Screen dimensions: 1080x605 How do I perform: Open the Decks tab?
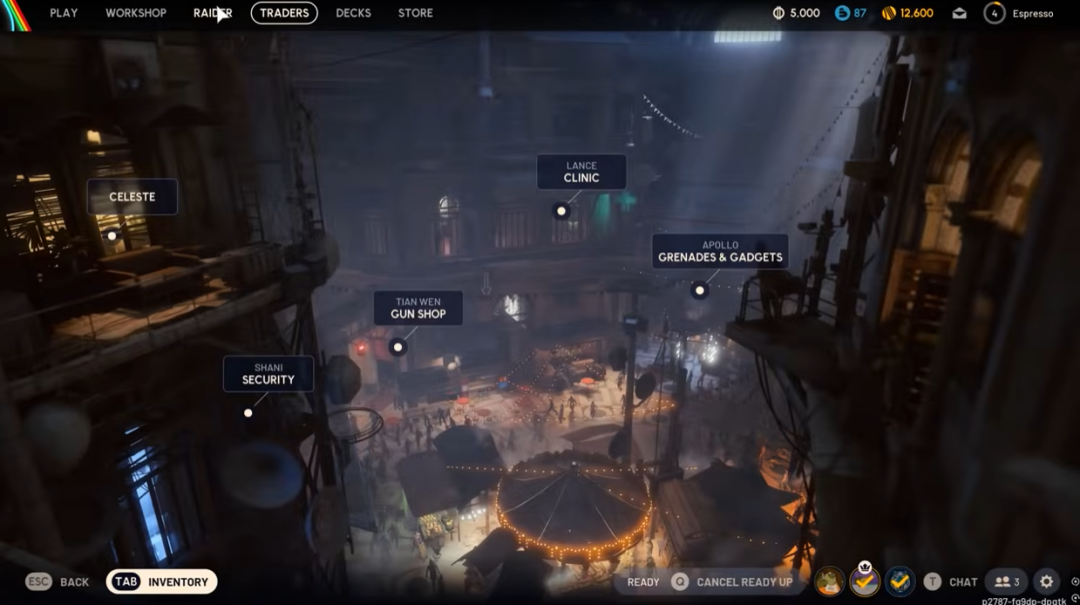(353, 13)
